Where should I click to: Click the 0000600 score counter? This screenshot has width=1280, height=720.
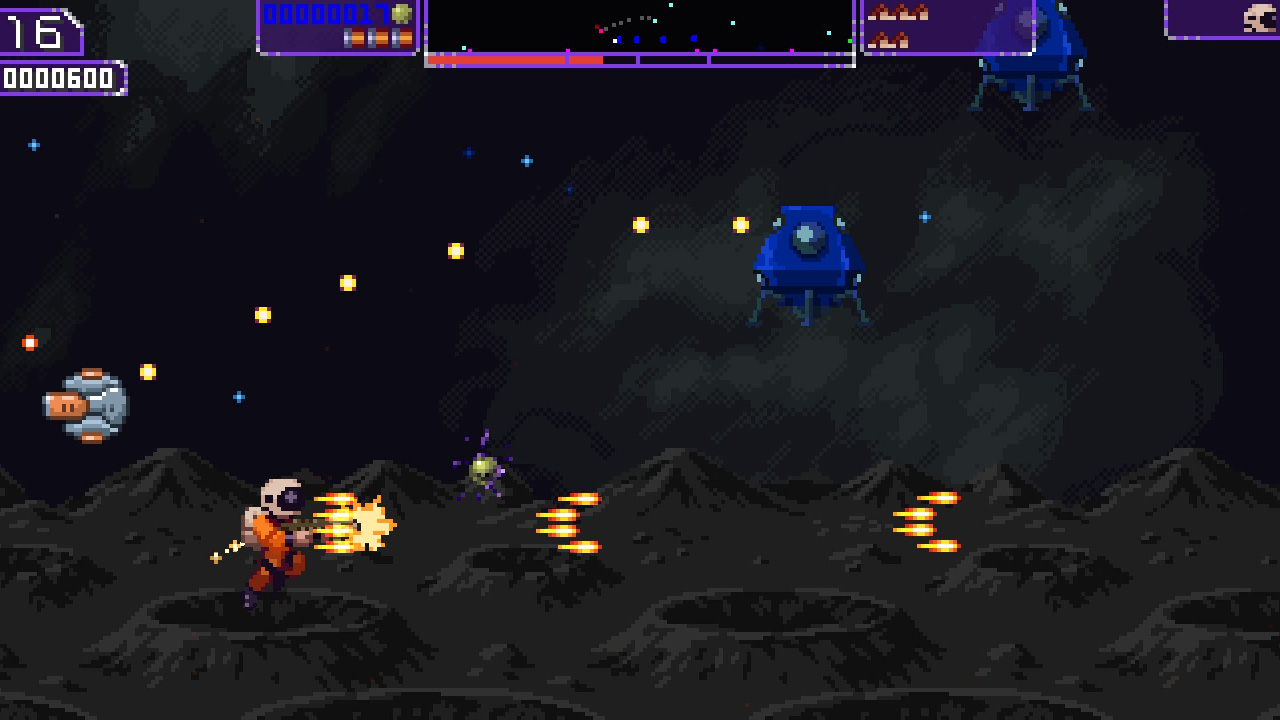coord(60,75)
